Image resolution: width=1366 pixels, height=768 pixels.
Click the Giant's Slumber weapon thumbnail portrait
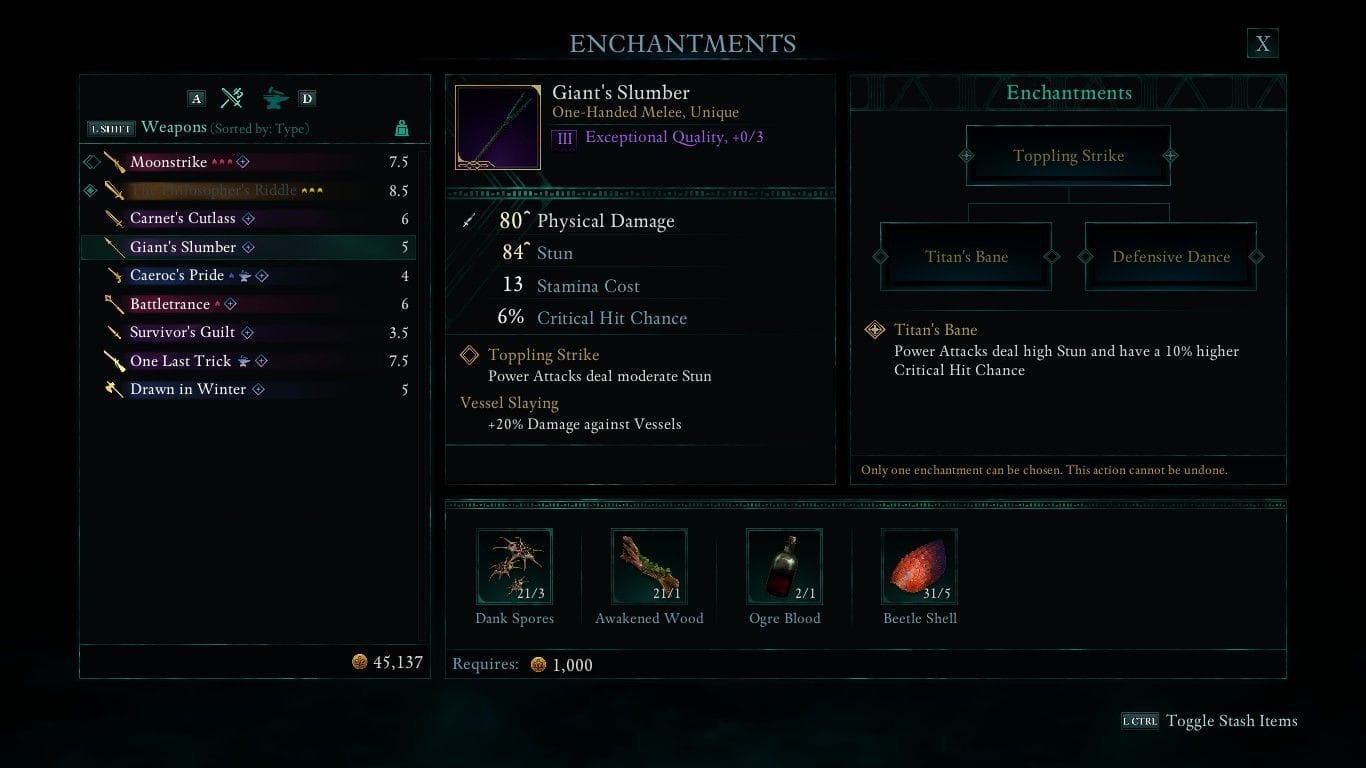point(497,125)
